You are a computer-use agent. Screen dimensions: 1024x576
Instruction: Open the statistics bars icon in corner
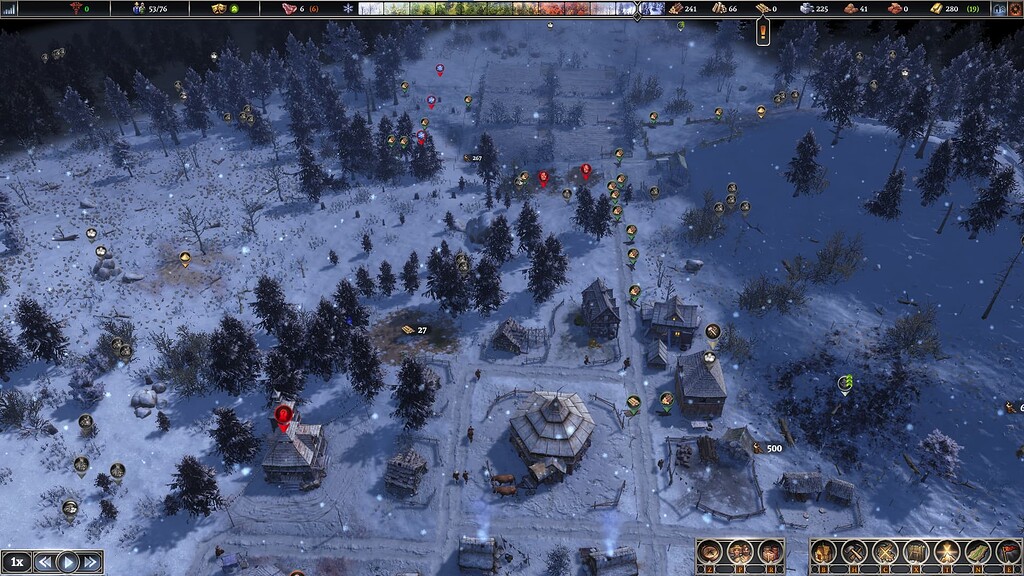11,8
